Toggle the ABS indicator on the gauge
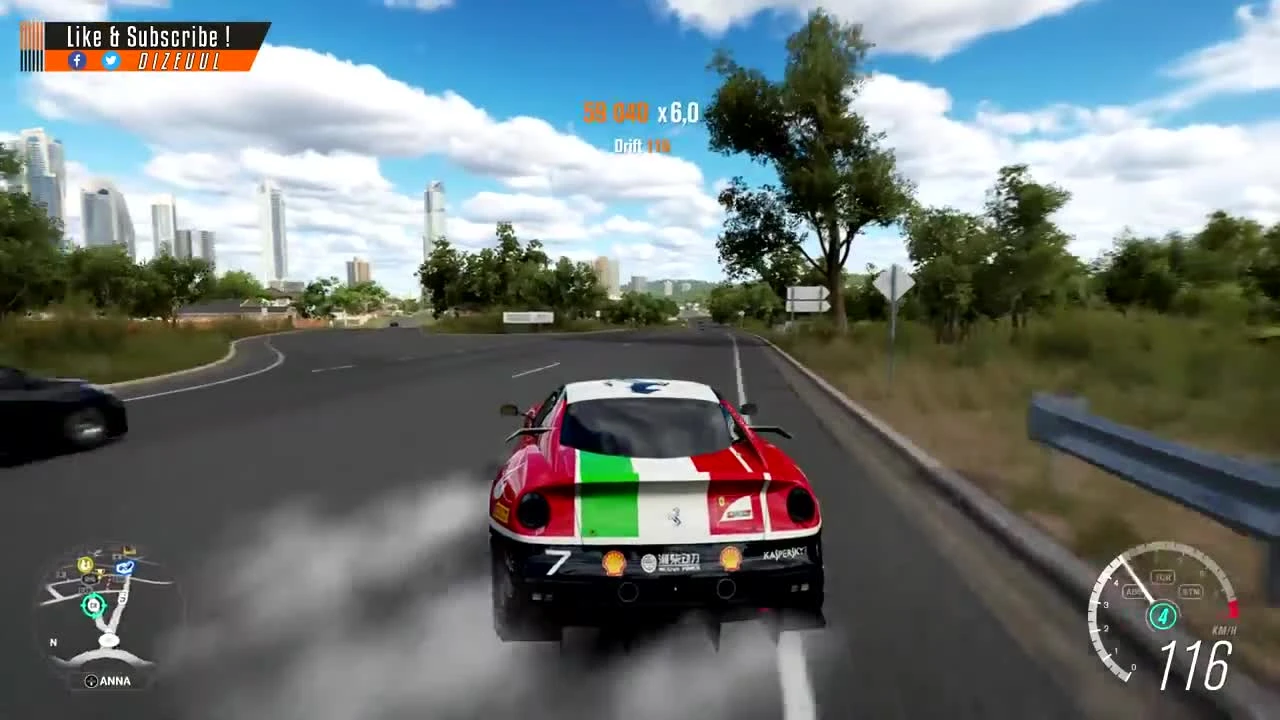 point(1133,591)
